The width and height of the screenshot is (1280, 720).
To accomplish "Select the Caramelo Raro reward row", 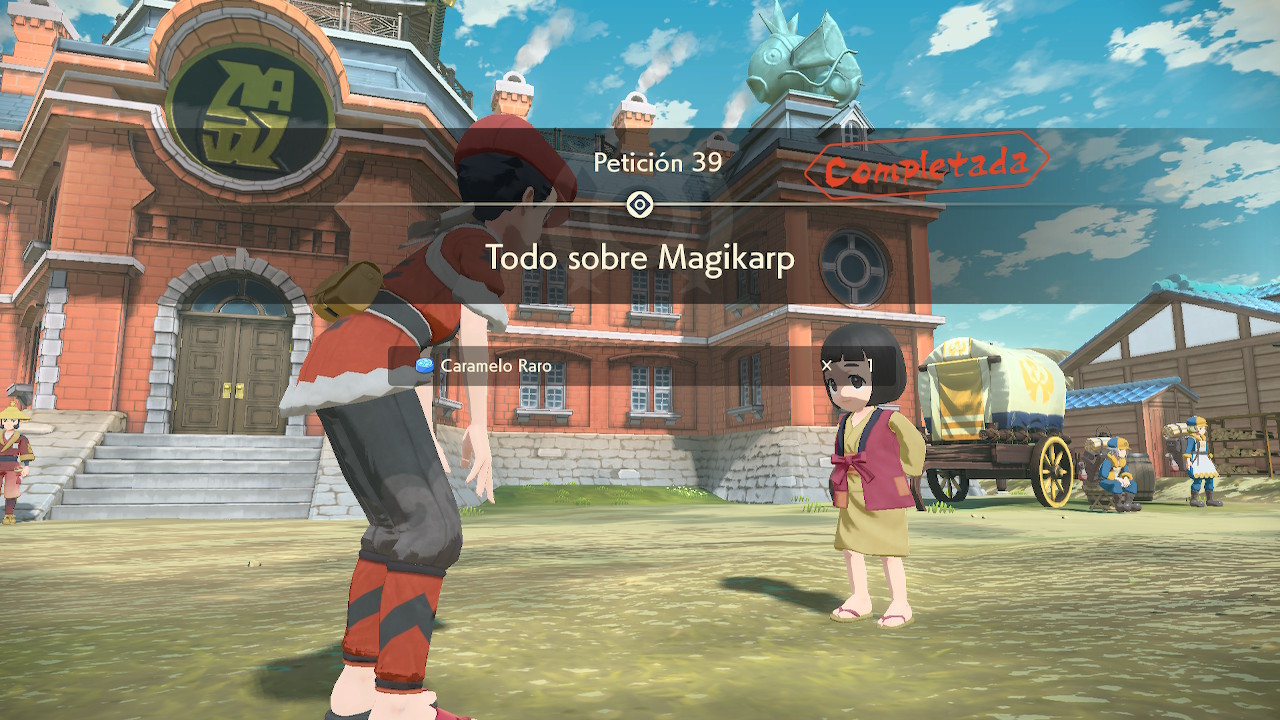I will pyautogui.click(x=640, y=366).
